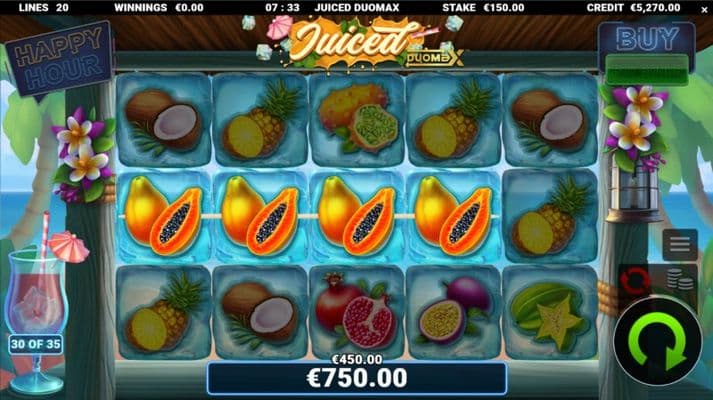Select the green button under BUY

(645, 70)
